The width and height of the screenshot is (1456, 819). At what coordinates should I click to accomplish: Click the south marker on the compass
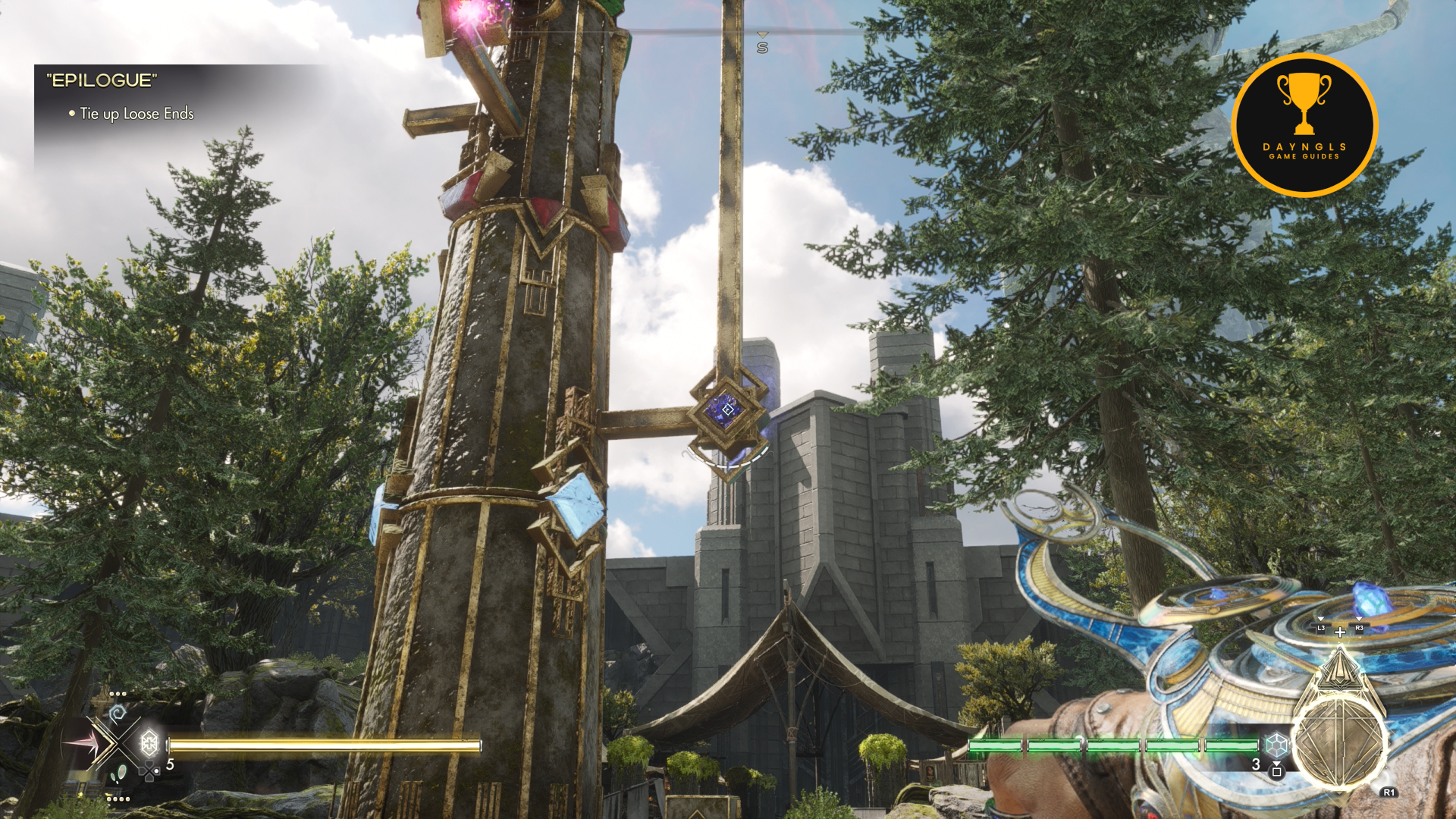click(762, 47)
